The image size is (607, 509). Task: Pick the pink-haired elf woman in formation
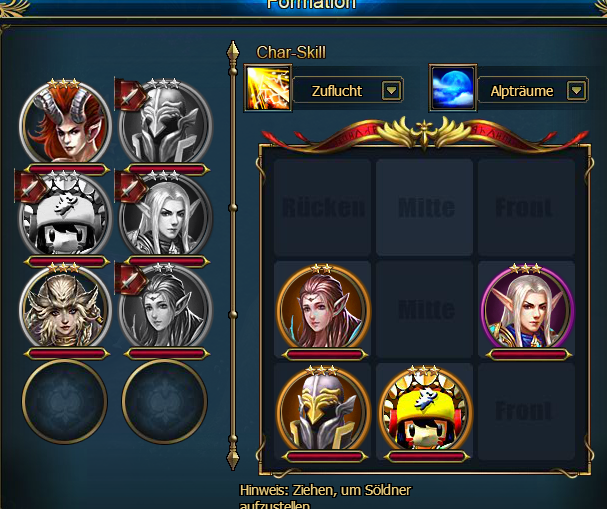tap(322, 308)
